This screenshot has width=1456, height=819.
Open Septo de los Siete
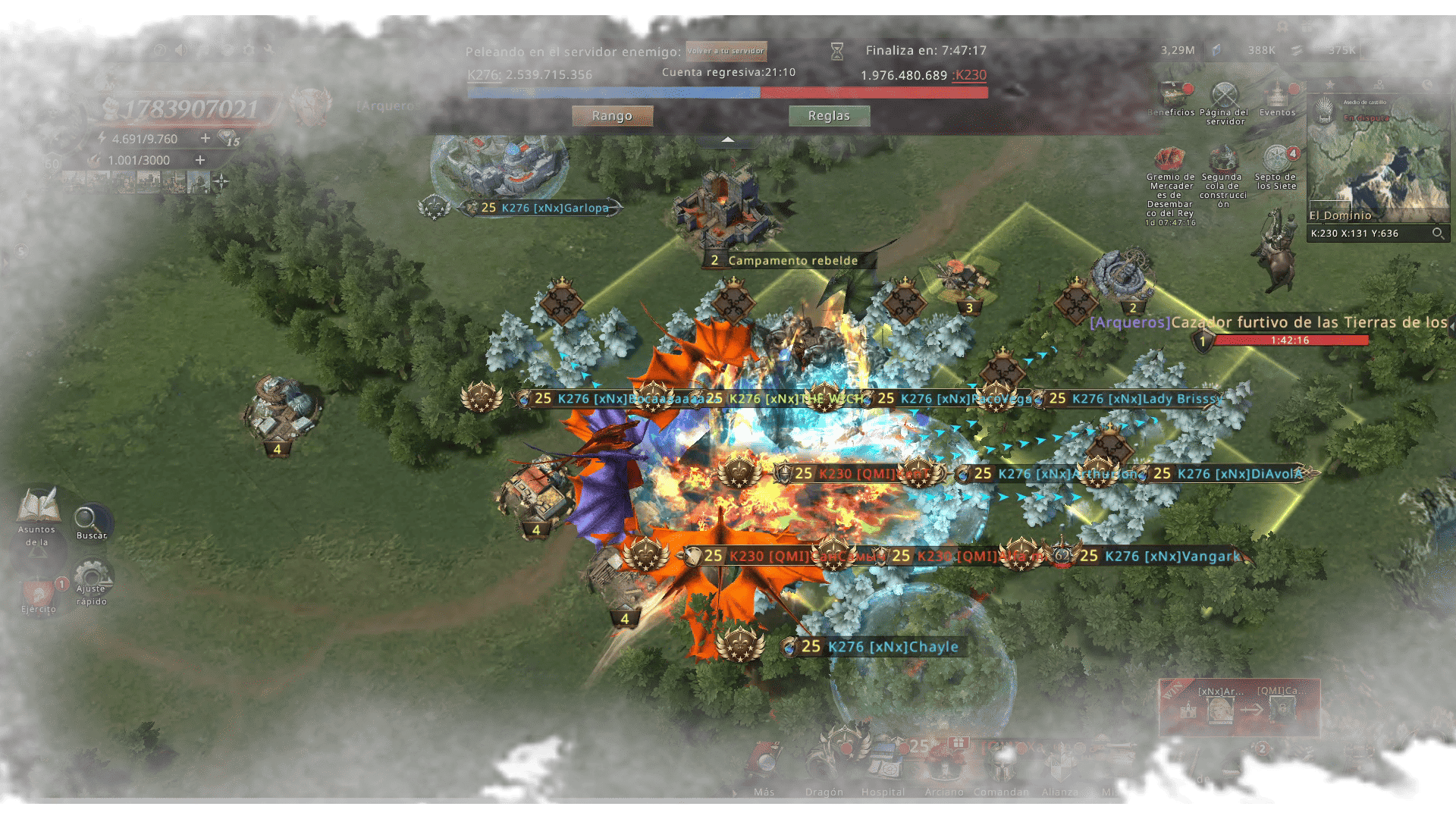1277,161
